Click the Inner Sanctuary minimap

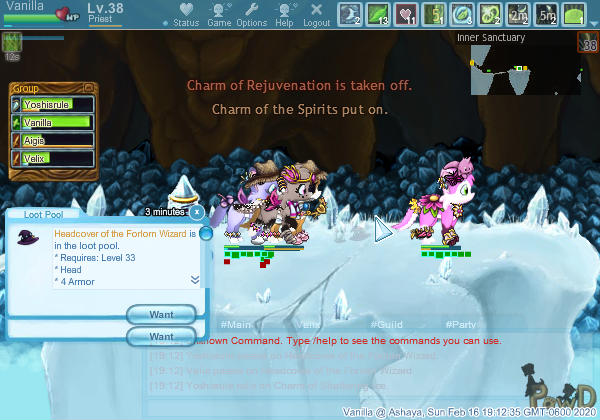click(x=512, y=69)
